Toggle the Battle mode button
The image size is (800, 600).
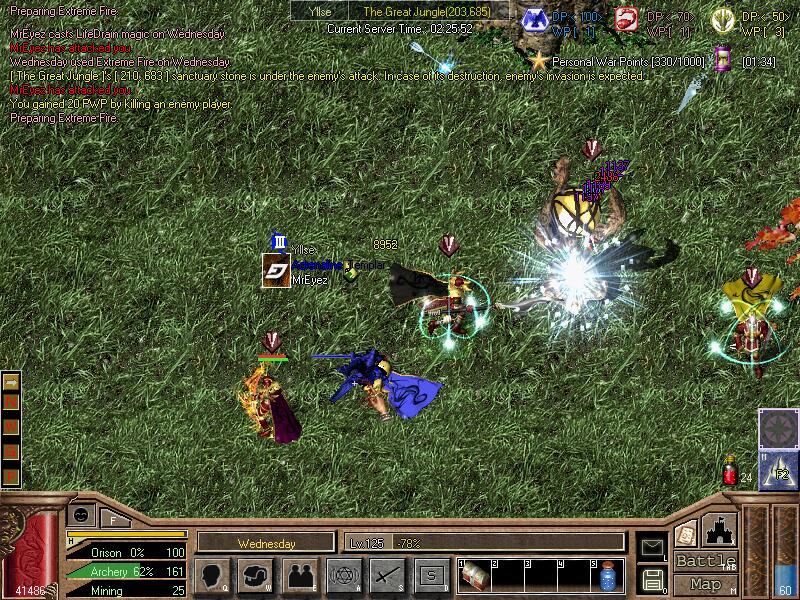(x=706, y=561)
